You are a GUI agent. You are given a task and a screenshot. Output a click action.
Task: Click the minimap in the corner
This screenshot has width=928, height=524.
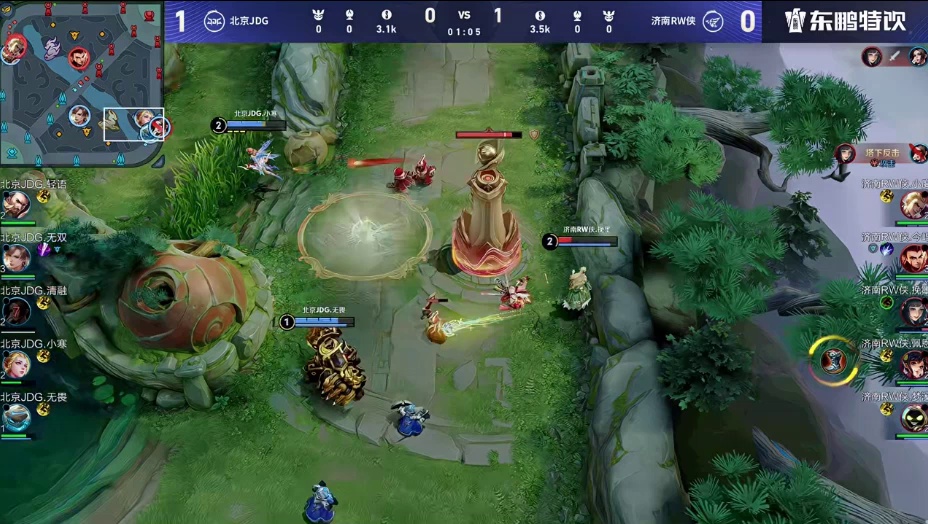pos(82,82)
